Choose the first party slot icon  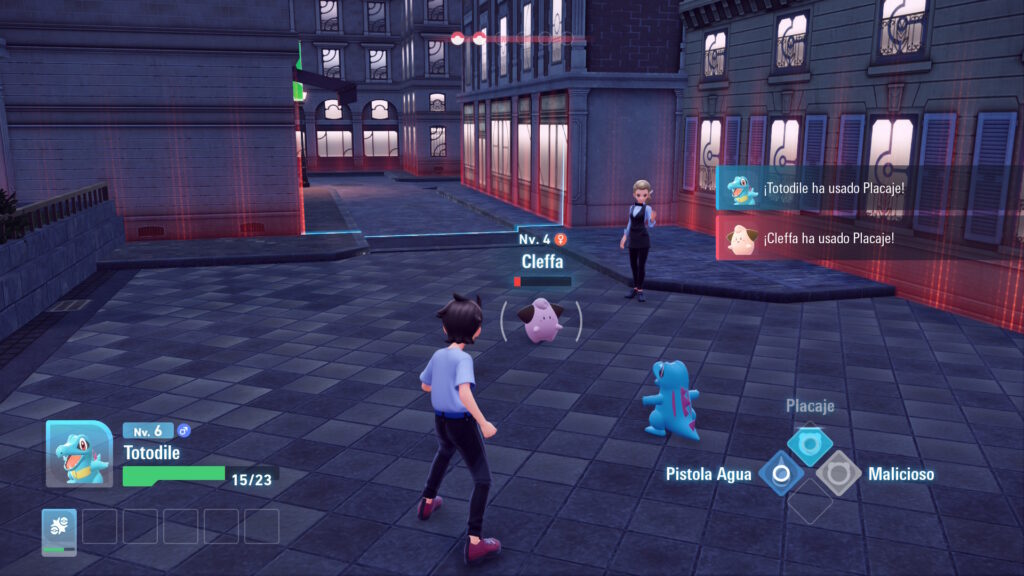59,531
